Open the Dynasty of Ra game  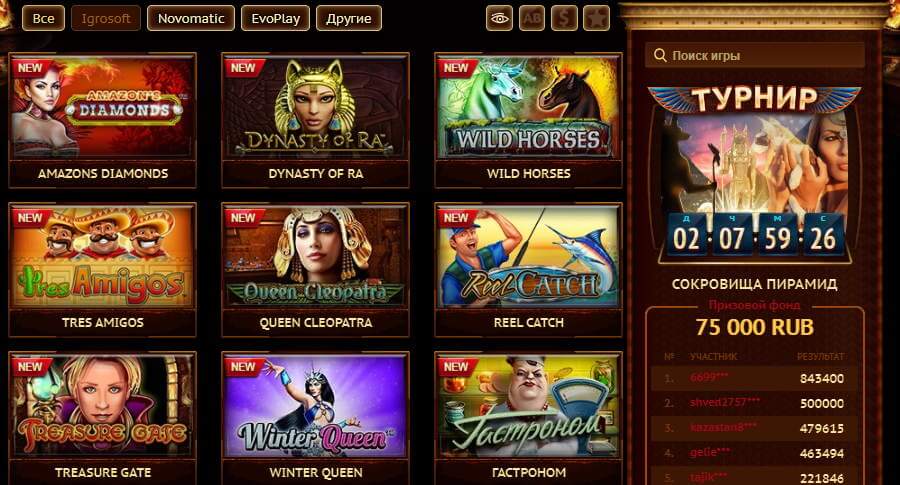(x=315, y=108)
